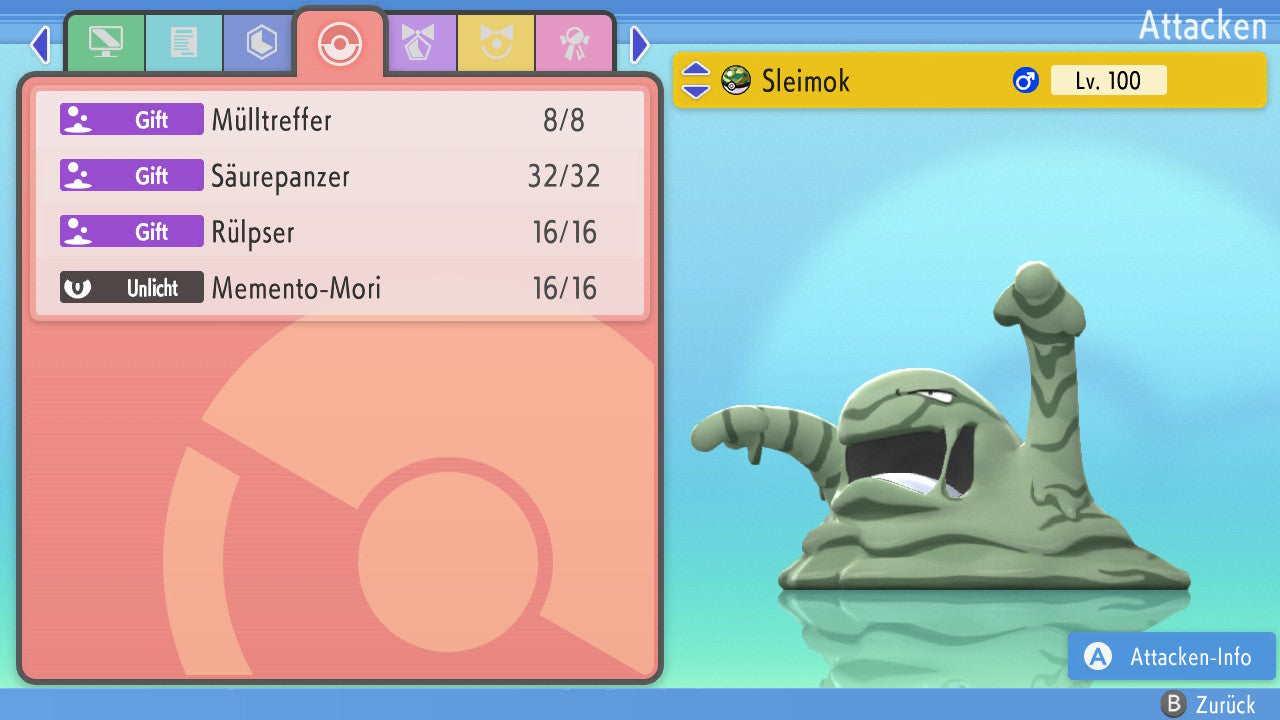Switch Pokémon using arrows beside Sleimok
The width and height of the screenshot is (1280, 720).
point(695,80)
